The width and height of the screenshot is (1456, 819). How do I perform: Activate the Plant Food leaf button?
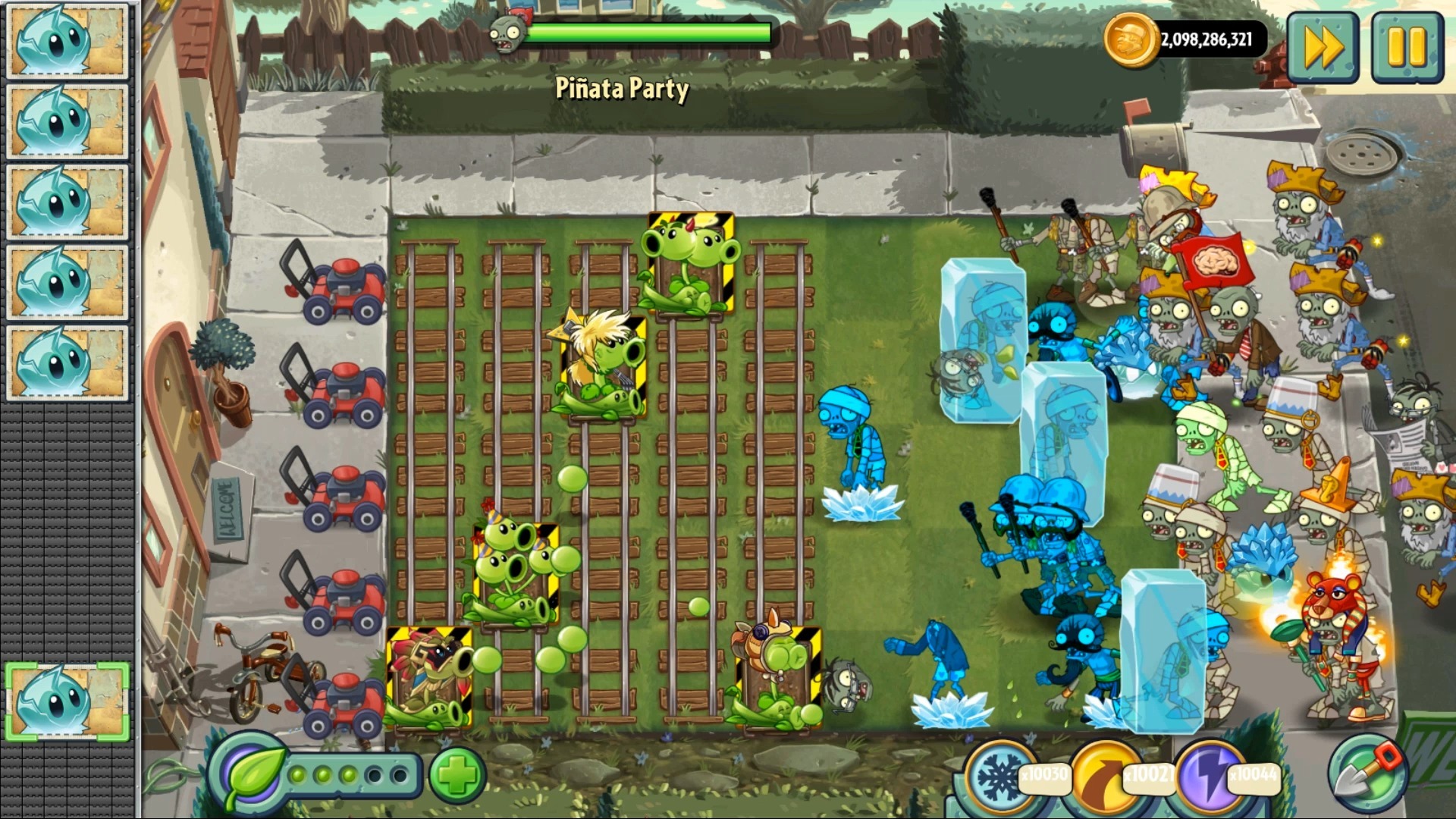[x=247, y=775]
